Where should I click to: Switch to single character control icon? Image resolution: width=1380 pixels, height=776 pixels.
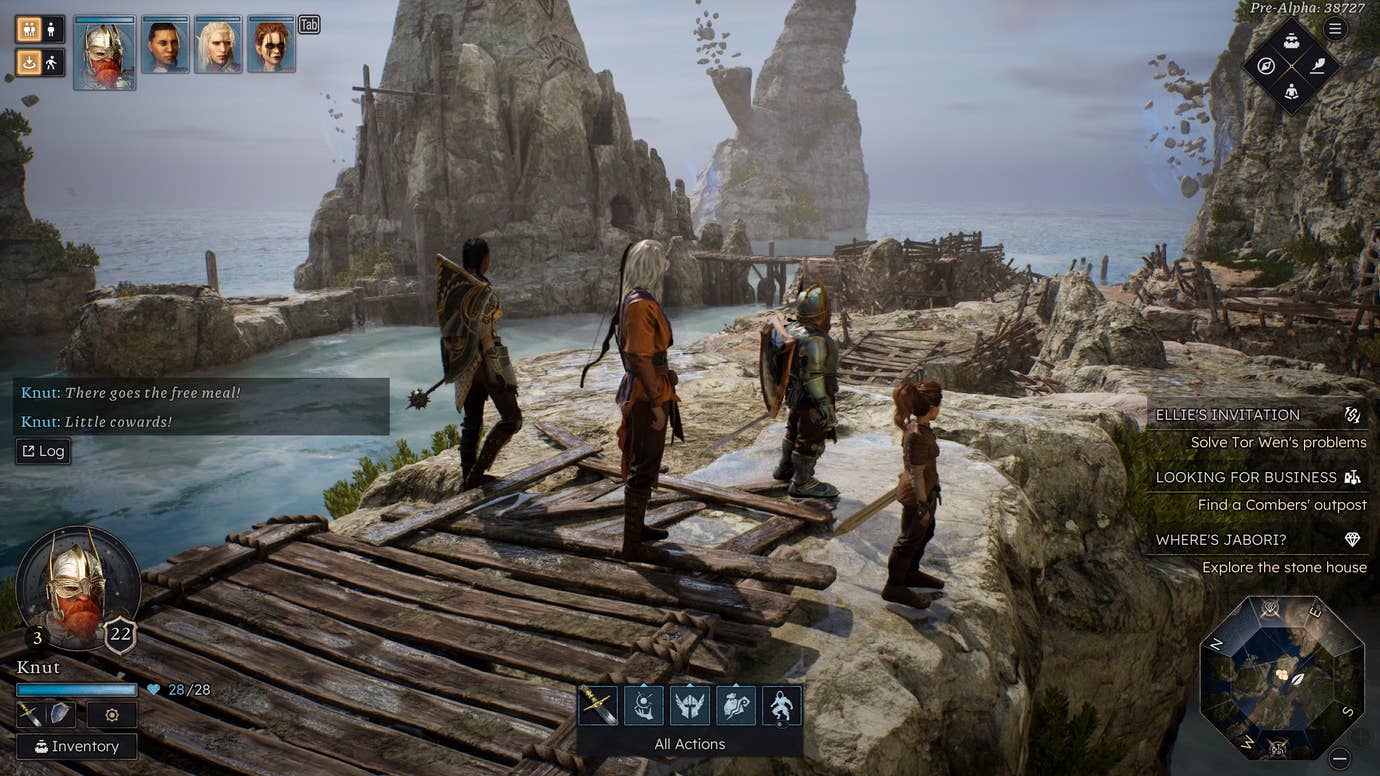[53, 29]
